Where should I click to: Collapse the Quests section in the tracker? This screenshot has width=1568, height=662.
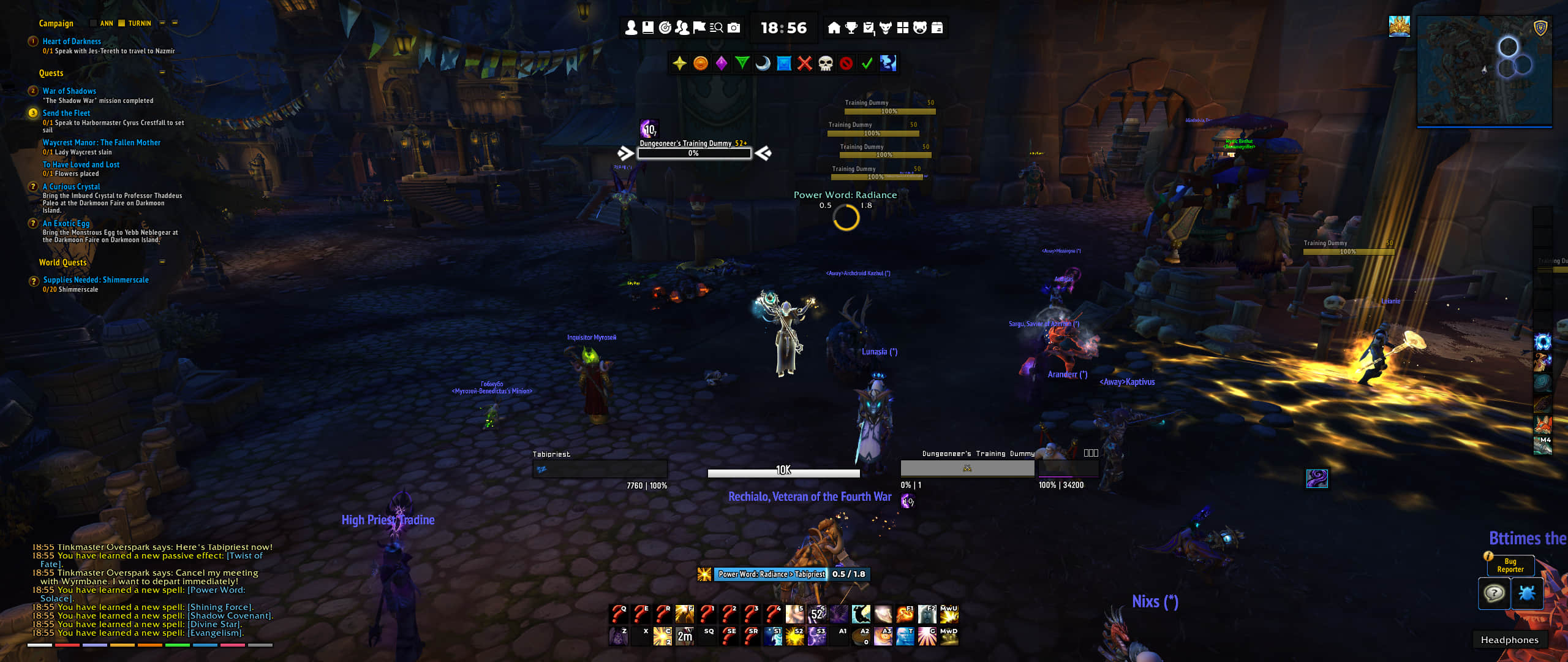click(161, 72)
